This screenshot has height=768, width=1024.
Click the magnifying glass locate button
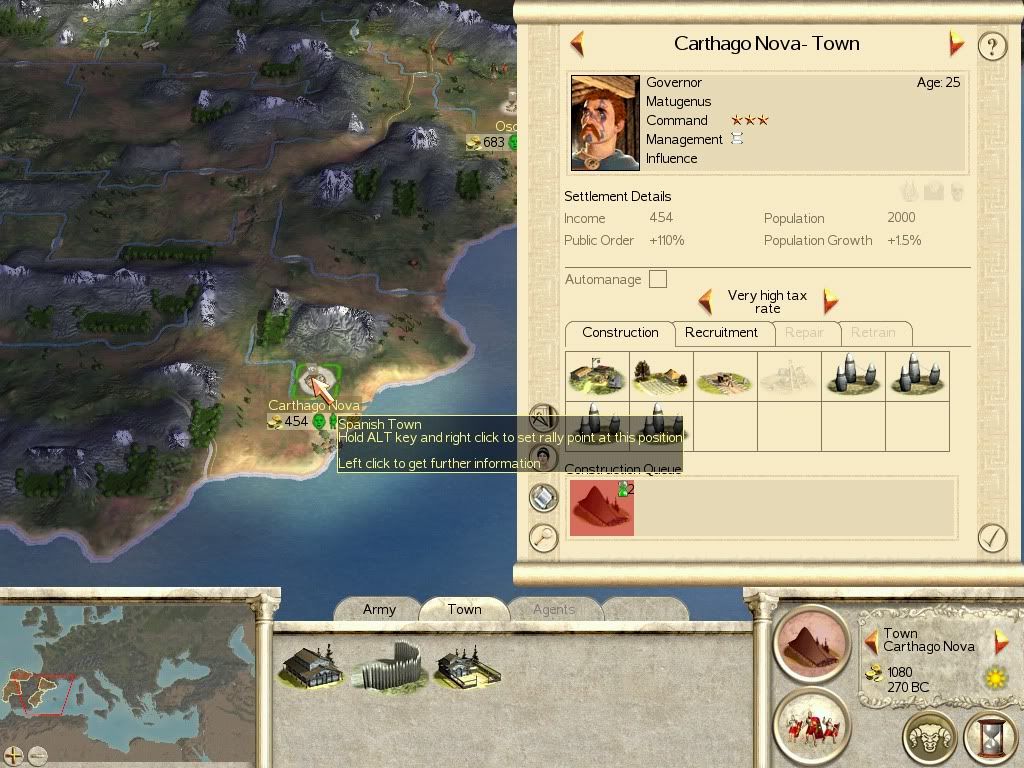pos(543,538)
